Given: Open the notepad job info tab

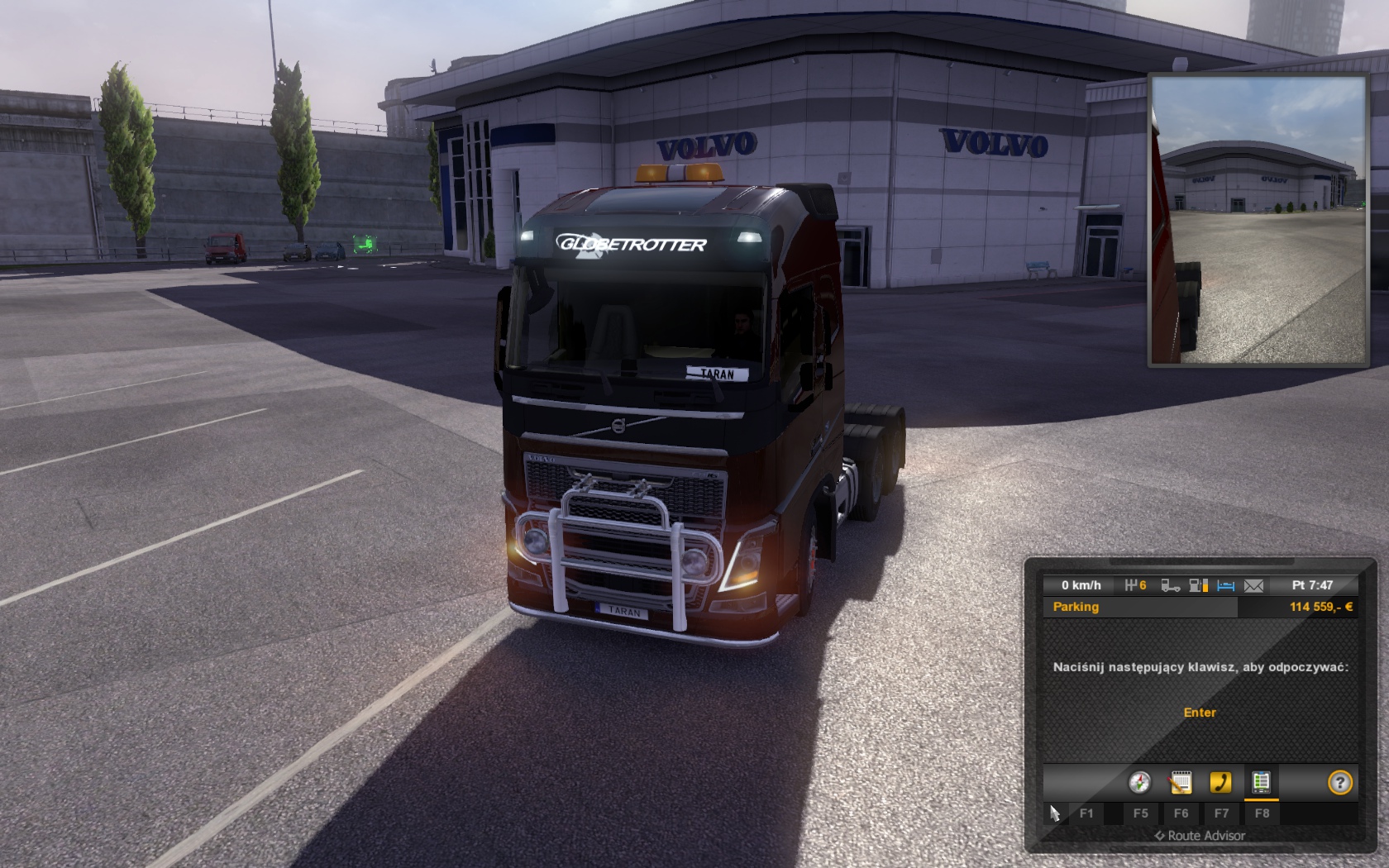Looking at the screenshot, I should (1181, 782).
